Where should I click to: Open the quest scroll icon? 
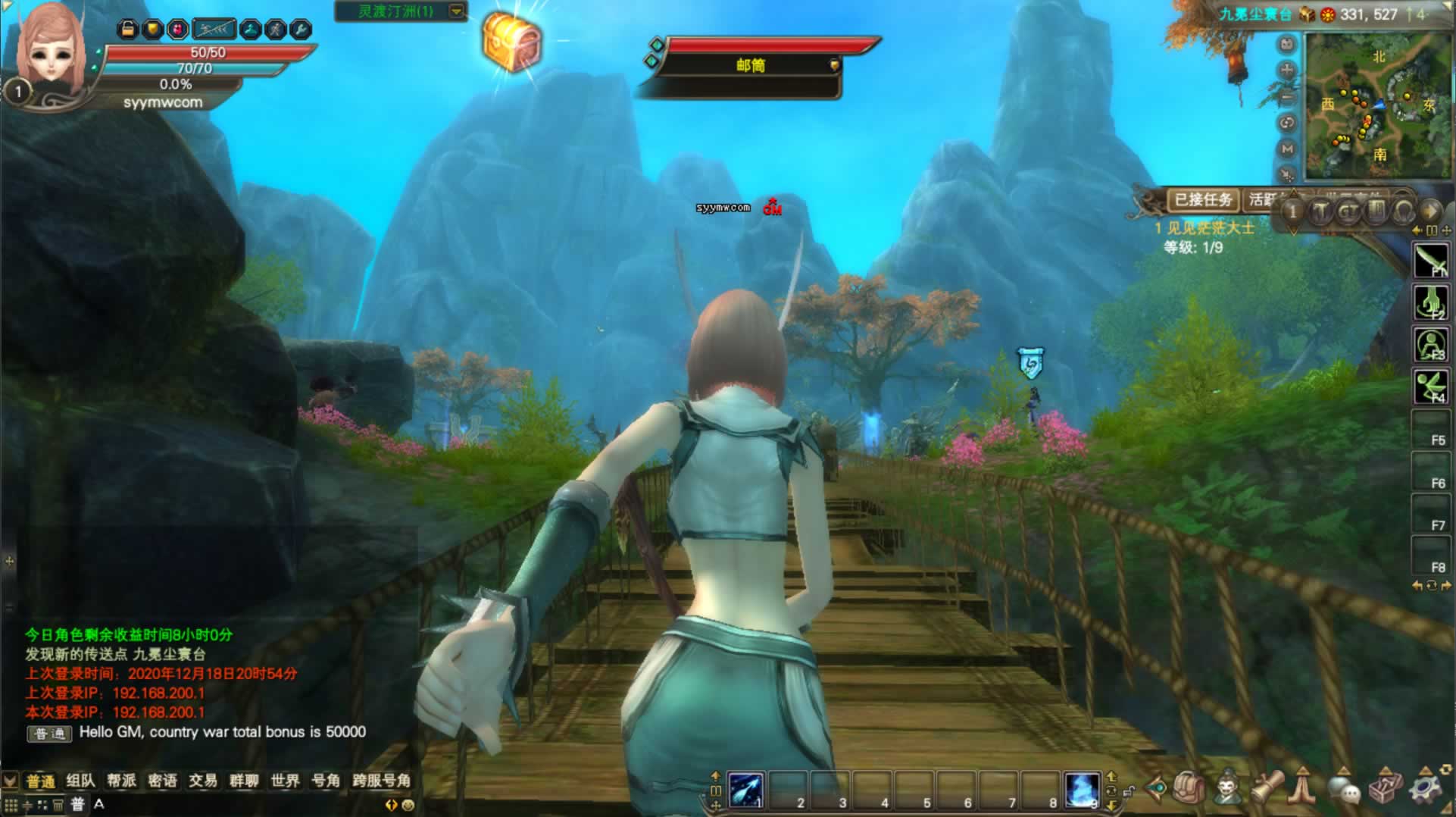(1267, 789)
